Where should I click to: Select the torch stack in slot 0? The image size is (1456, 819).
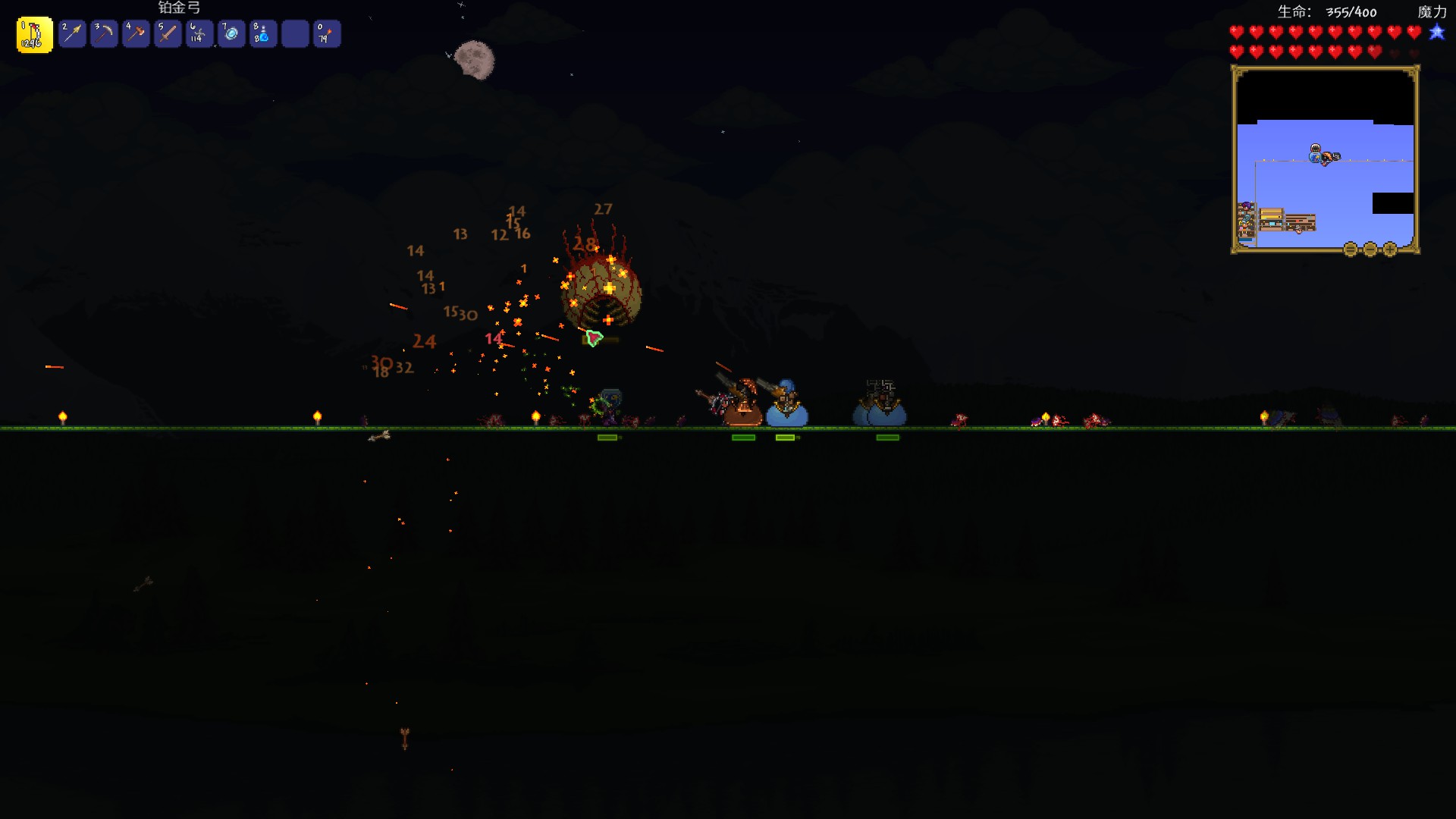pyautogui.click(x=327, y=34)
